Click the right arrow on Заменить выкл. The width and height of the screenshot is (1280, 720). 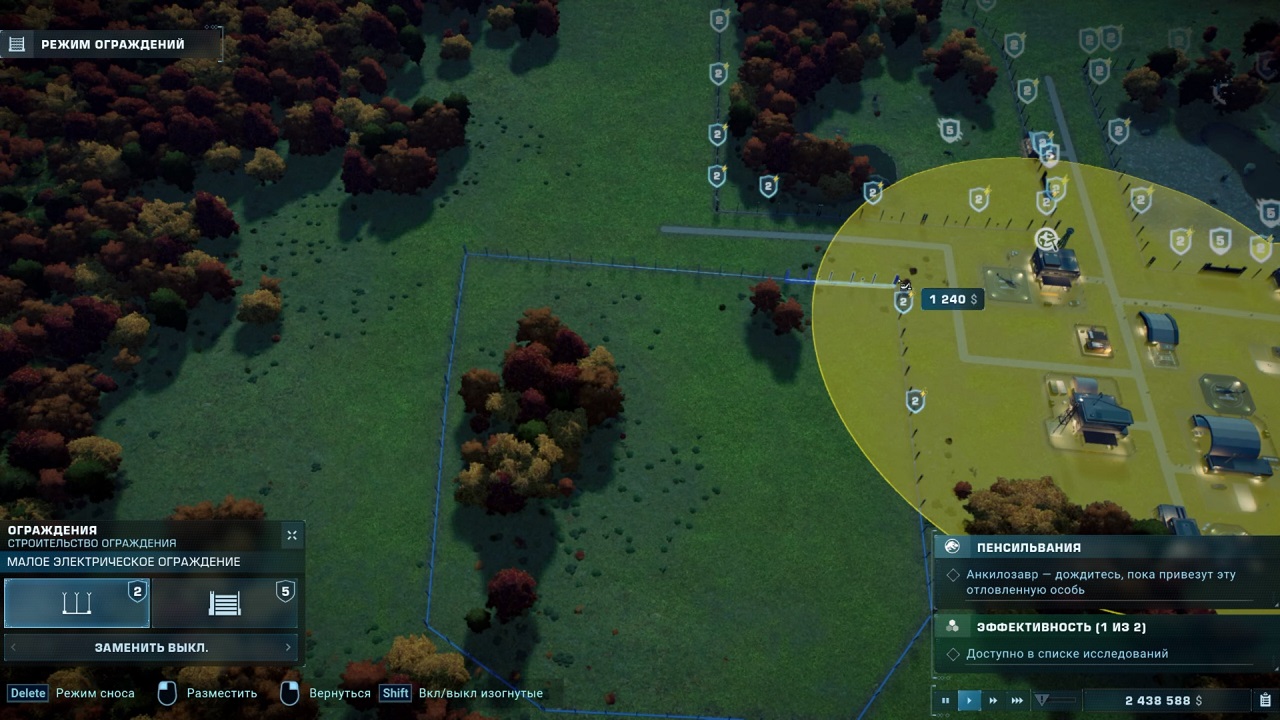(288, 648)
